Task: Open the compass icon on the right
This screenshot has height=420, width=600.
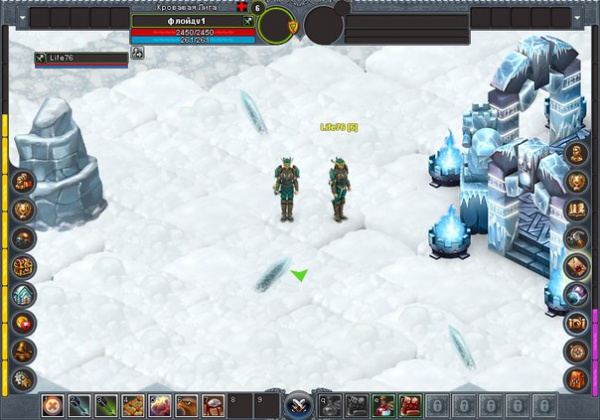Action: click(576, 351)
